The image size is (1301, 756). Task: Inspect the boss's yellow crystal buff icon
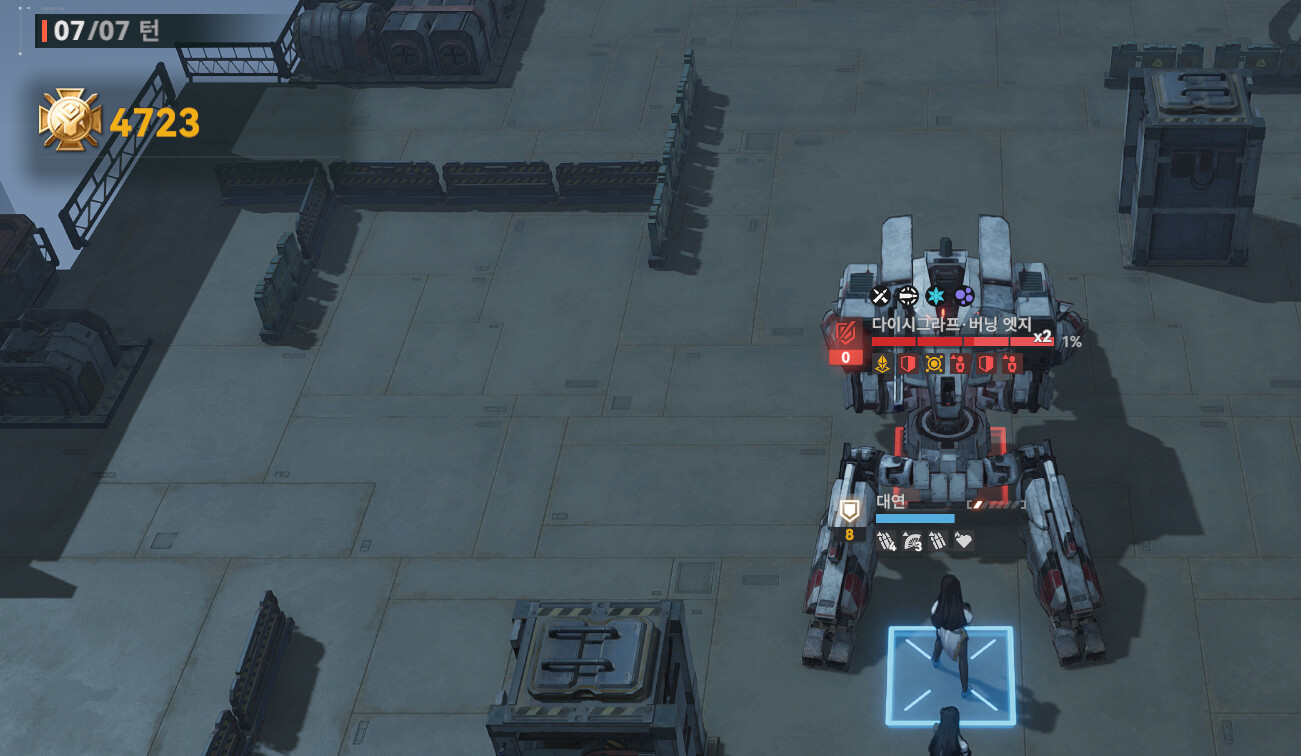882,364
